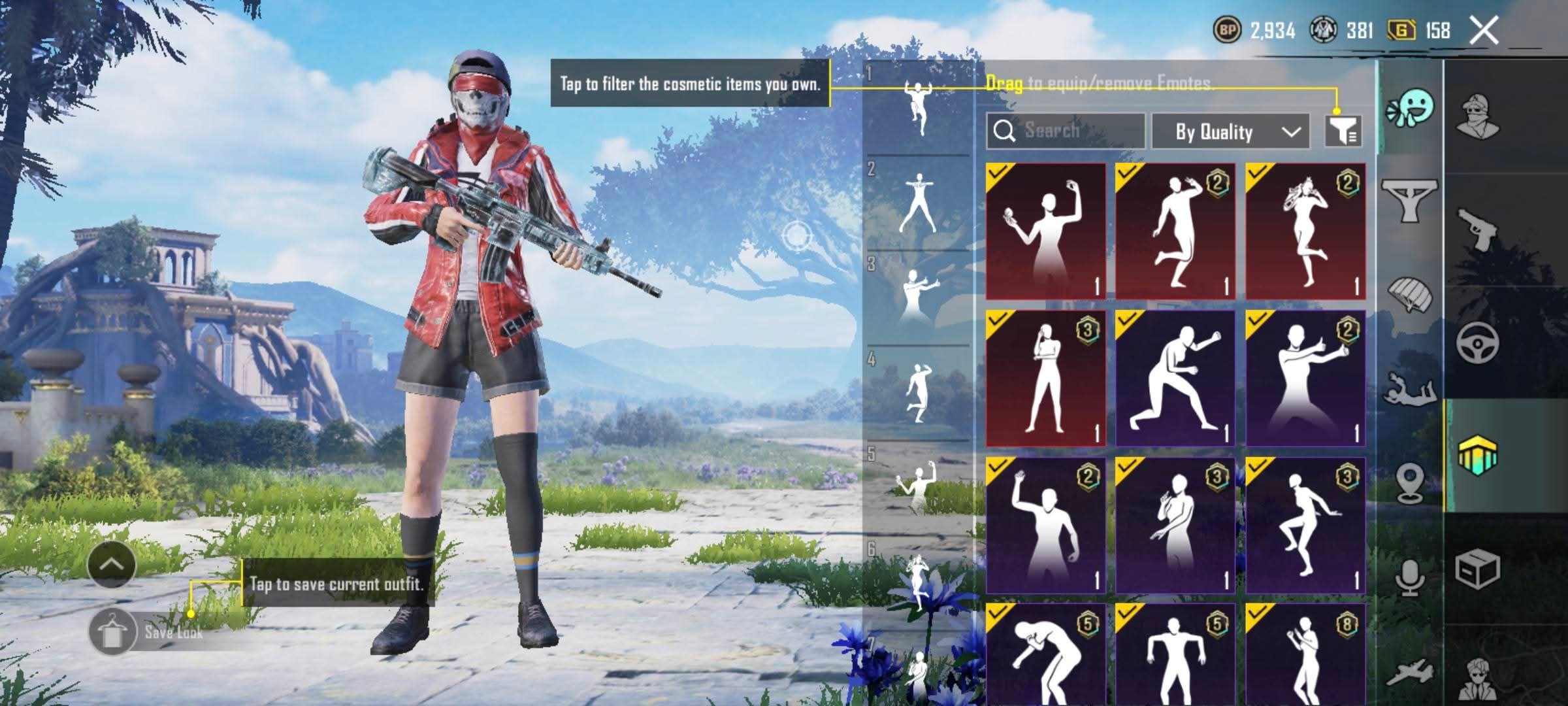Expand the round up-arrow chevron button

click(x=111, y=564)
